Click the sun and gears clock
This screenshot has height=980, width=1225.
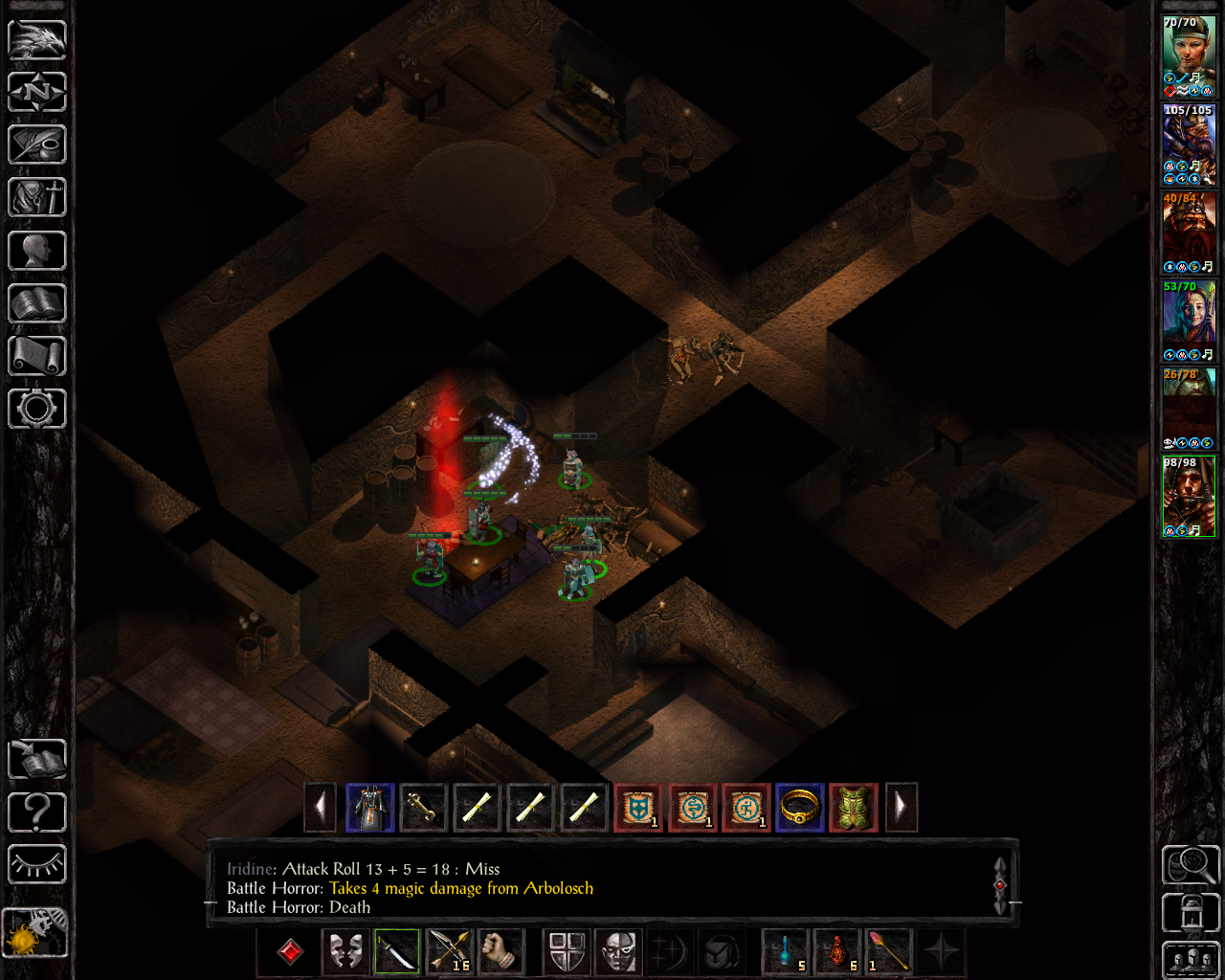click(x=35, y=931)
